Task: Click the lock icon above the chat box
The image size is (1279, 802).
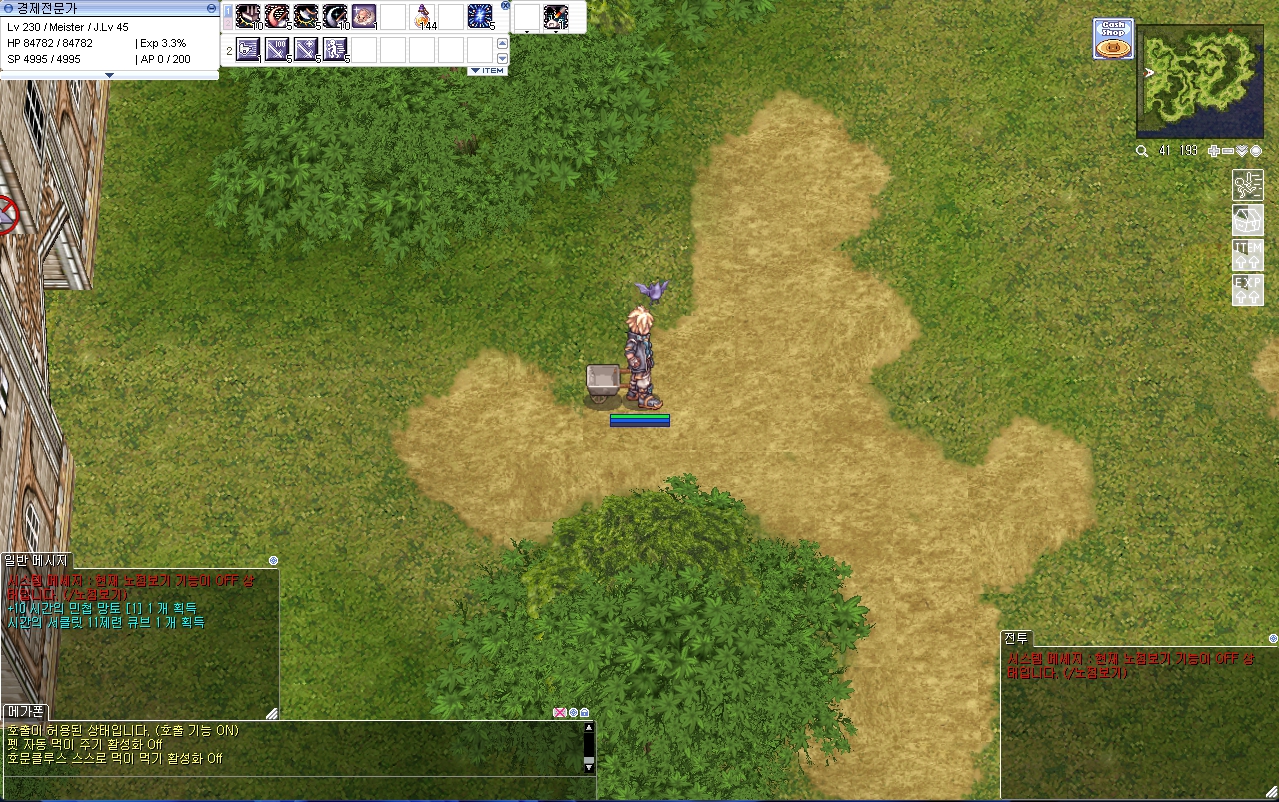Action: click(x=584, y=712)
